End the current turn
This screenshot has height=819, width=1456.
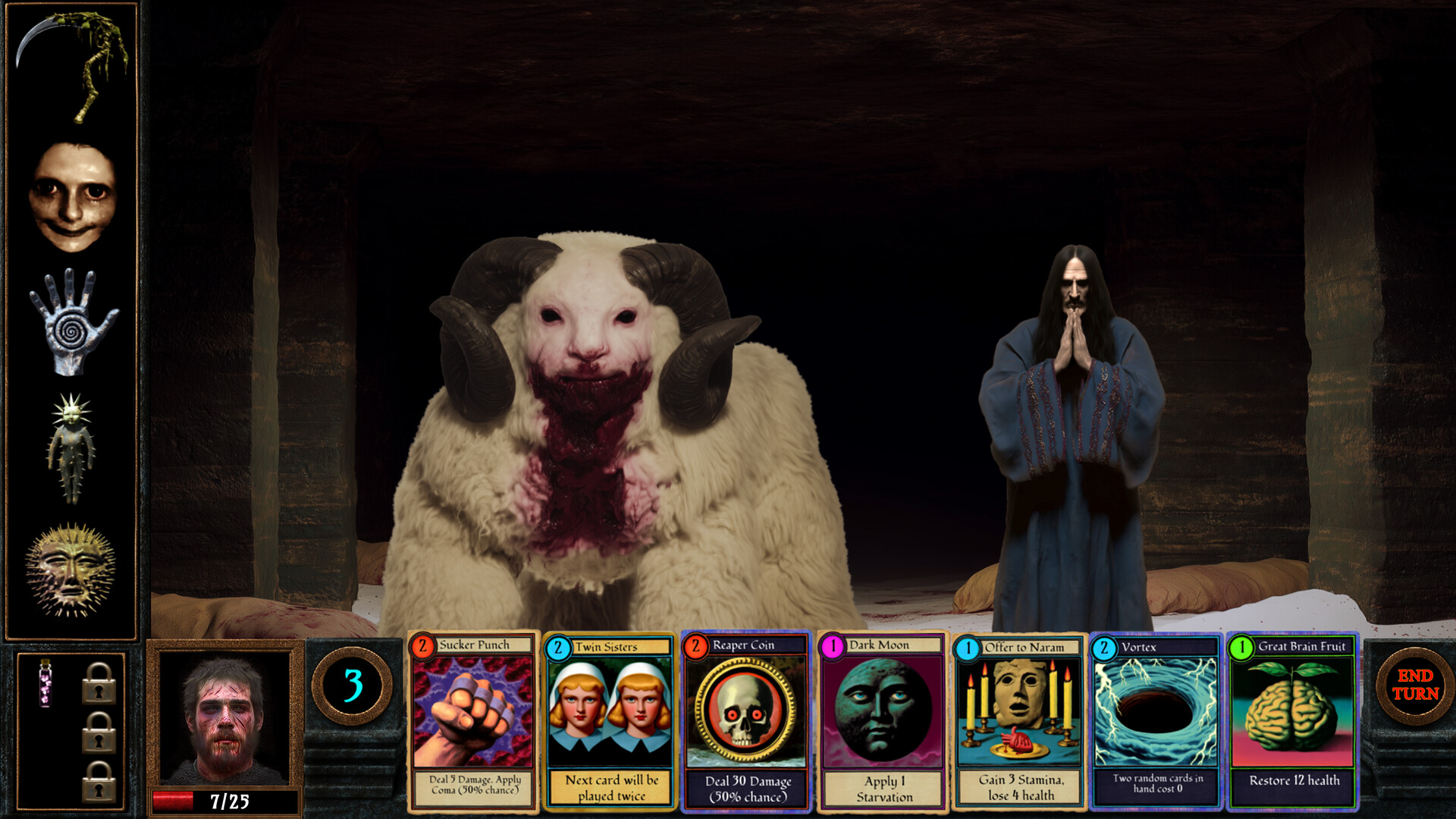pyautogui.click(x=1414, y=685)
